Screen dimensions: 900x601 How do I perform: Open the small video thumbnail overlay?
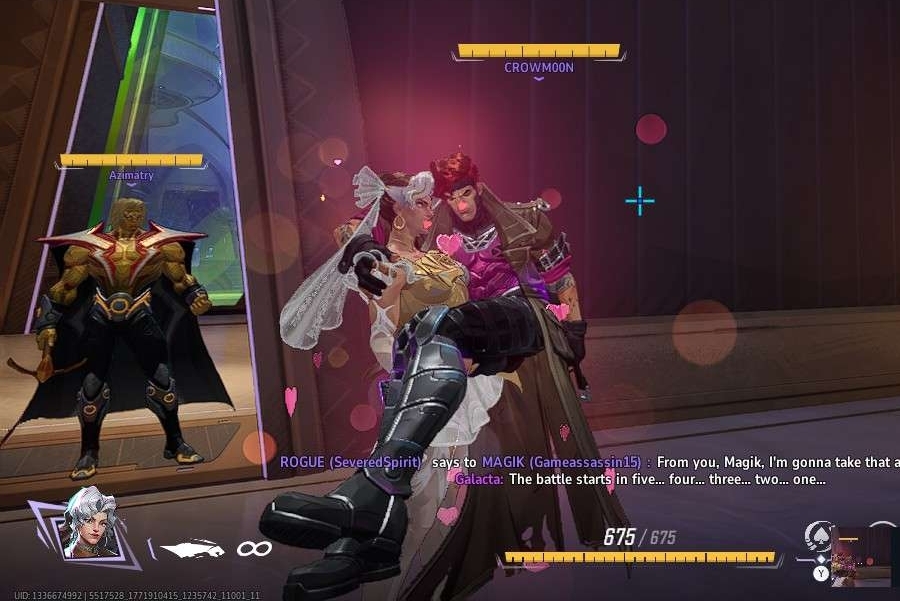click(861, 556)
